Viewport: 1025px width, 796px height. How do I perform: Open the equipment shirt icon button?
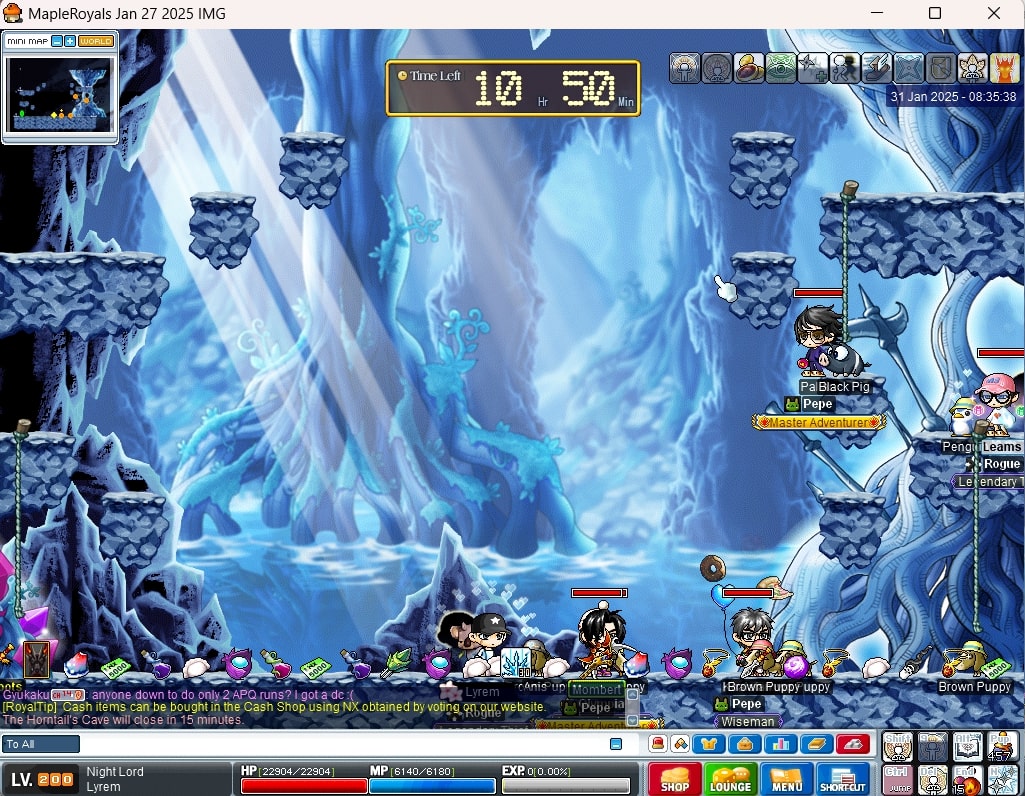710,744
